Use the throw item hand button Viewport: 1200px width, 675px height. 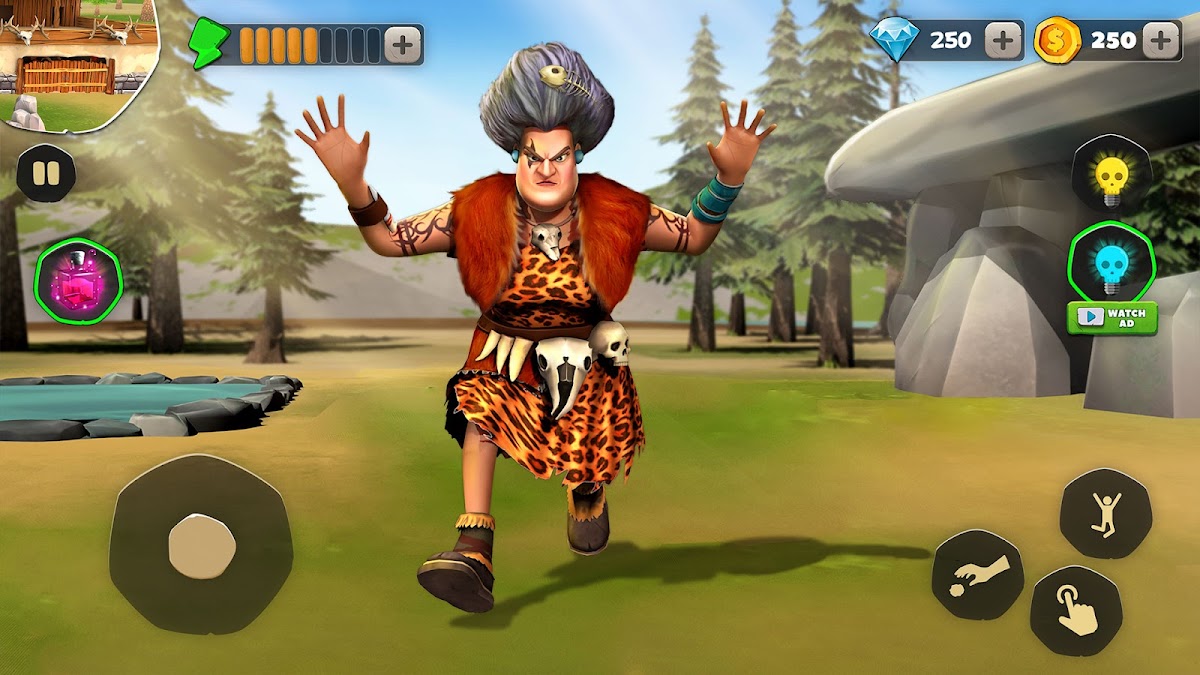(x=977, y=575)
